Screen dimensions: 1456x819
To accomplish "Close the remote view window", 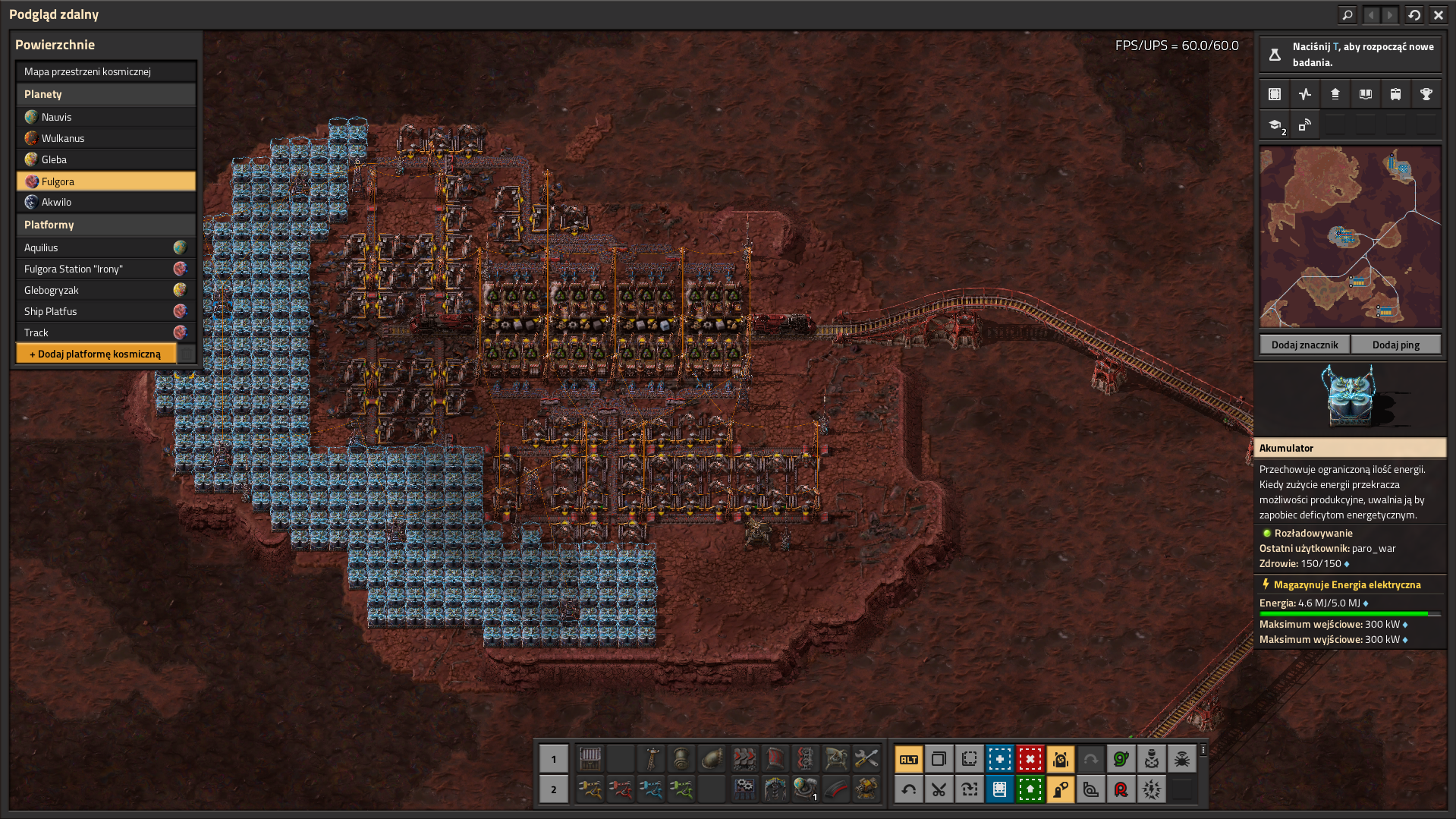I will point(1439,14).
